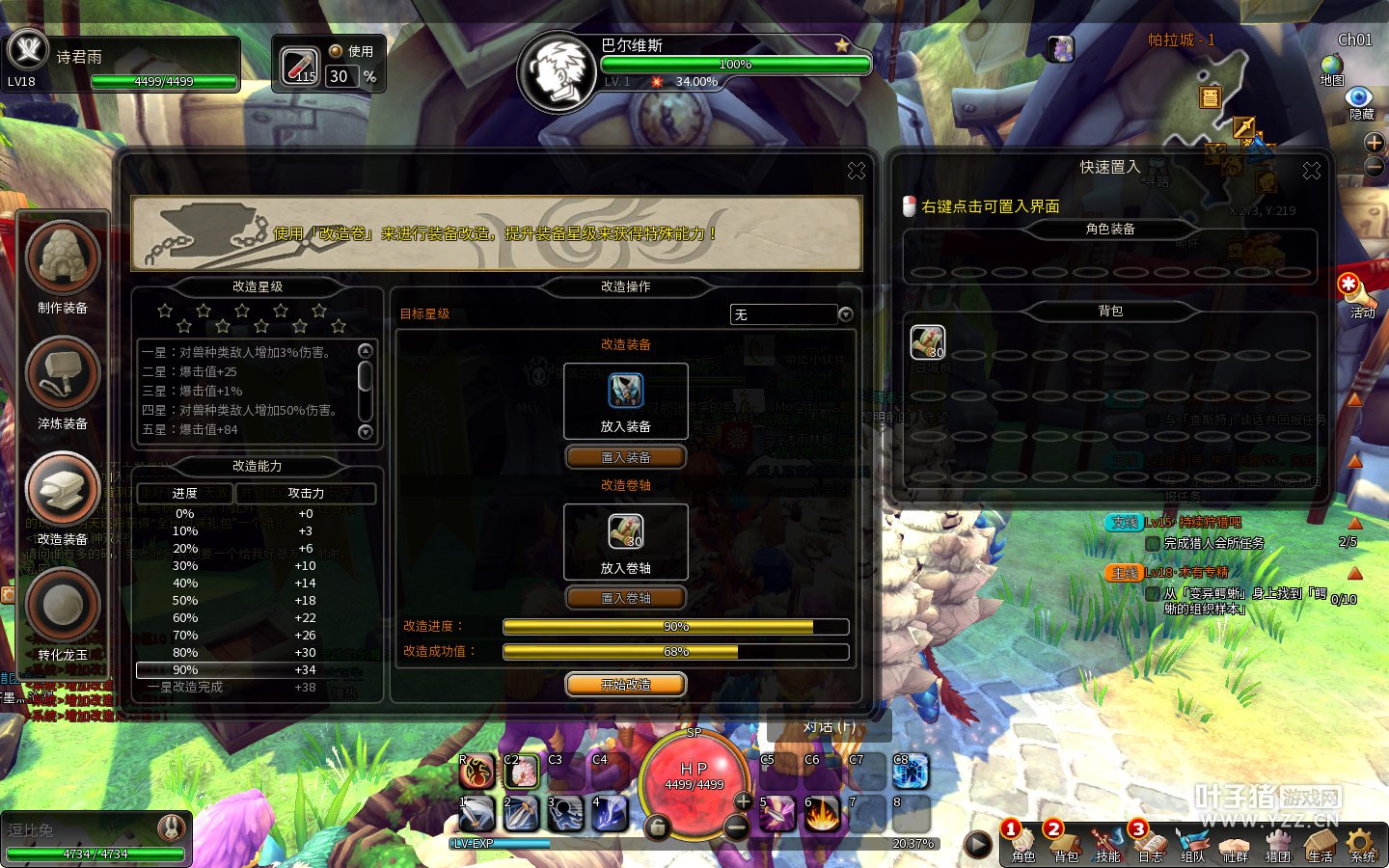Zoom in the minimap with plus button

tap(1375, 143)
